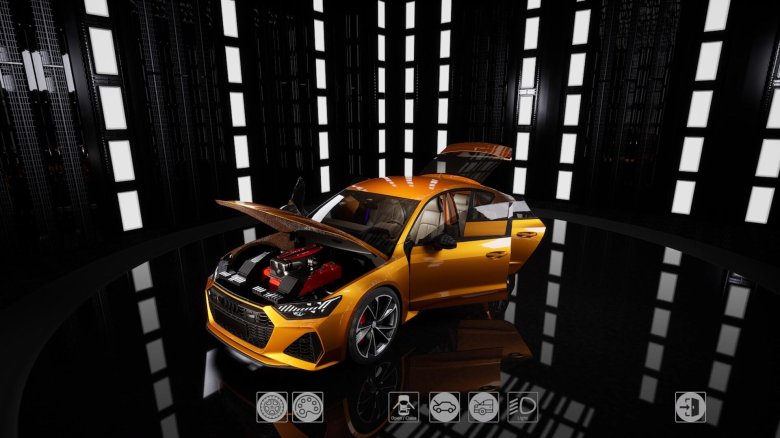The width and height of the screenshot is (780, 438).
Task: Toggle the car hood open icon
Action: [x=444, y=407]
